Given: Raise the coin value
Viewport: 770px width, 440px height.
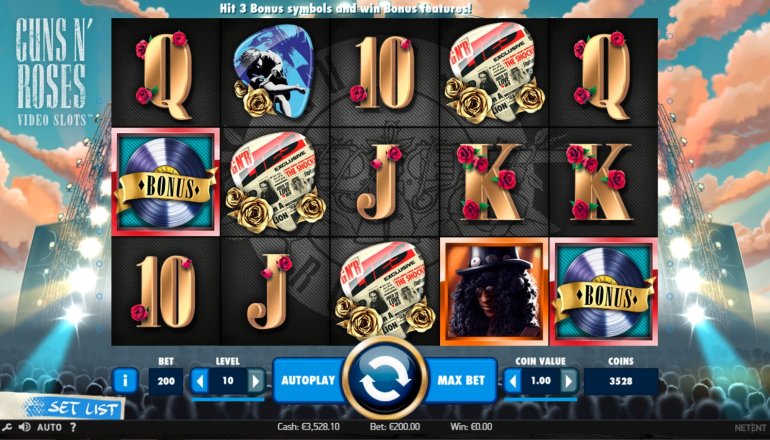Looking at the screenshot, I should 569,381.
